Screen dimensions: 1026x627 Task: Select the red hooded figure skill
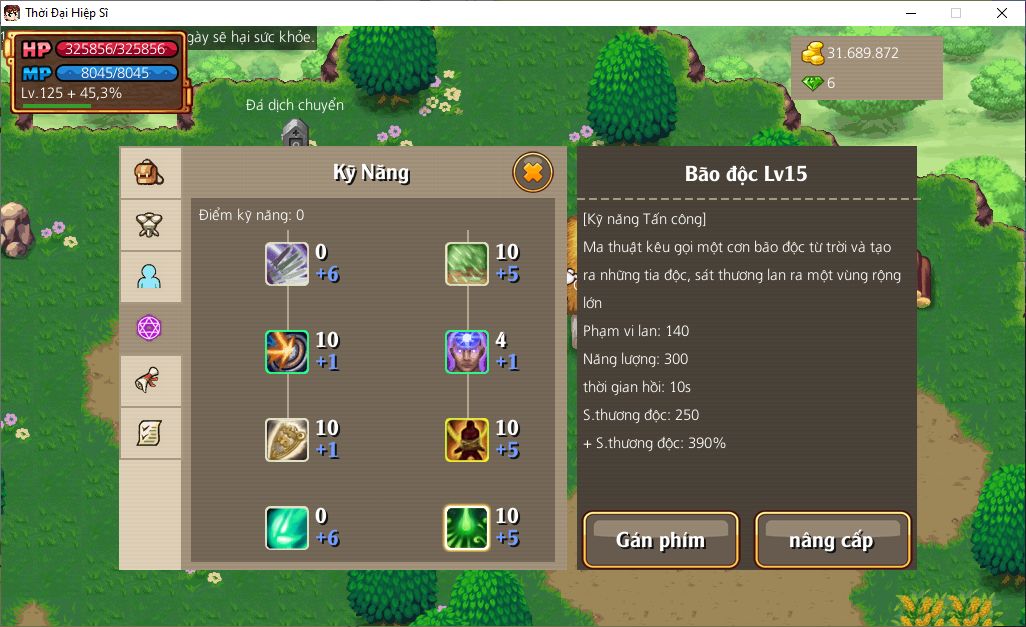(x=466, y=440)
